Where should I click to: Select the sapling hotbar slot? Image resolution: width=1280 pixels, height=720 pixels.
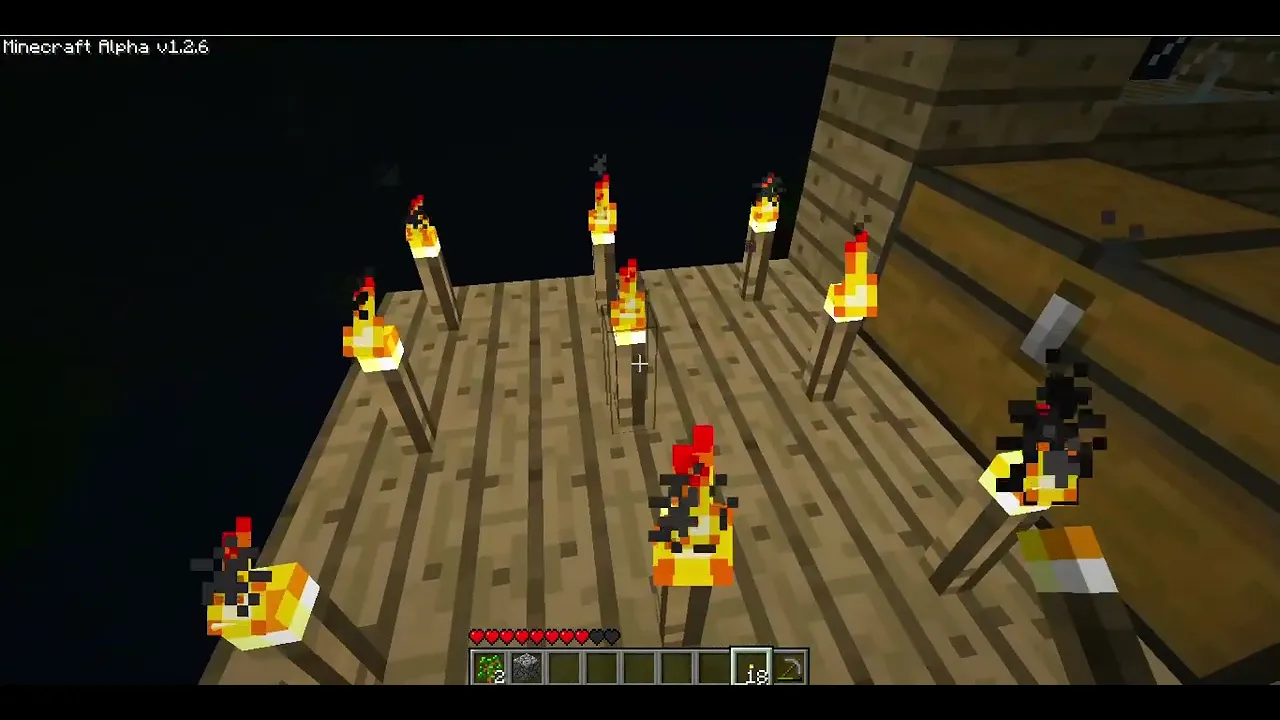pyautogui.click(x=489, y=668)
